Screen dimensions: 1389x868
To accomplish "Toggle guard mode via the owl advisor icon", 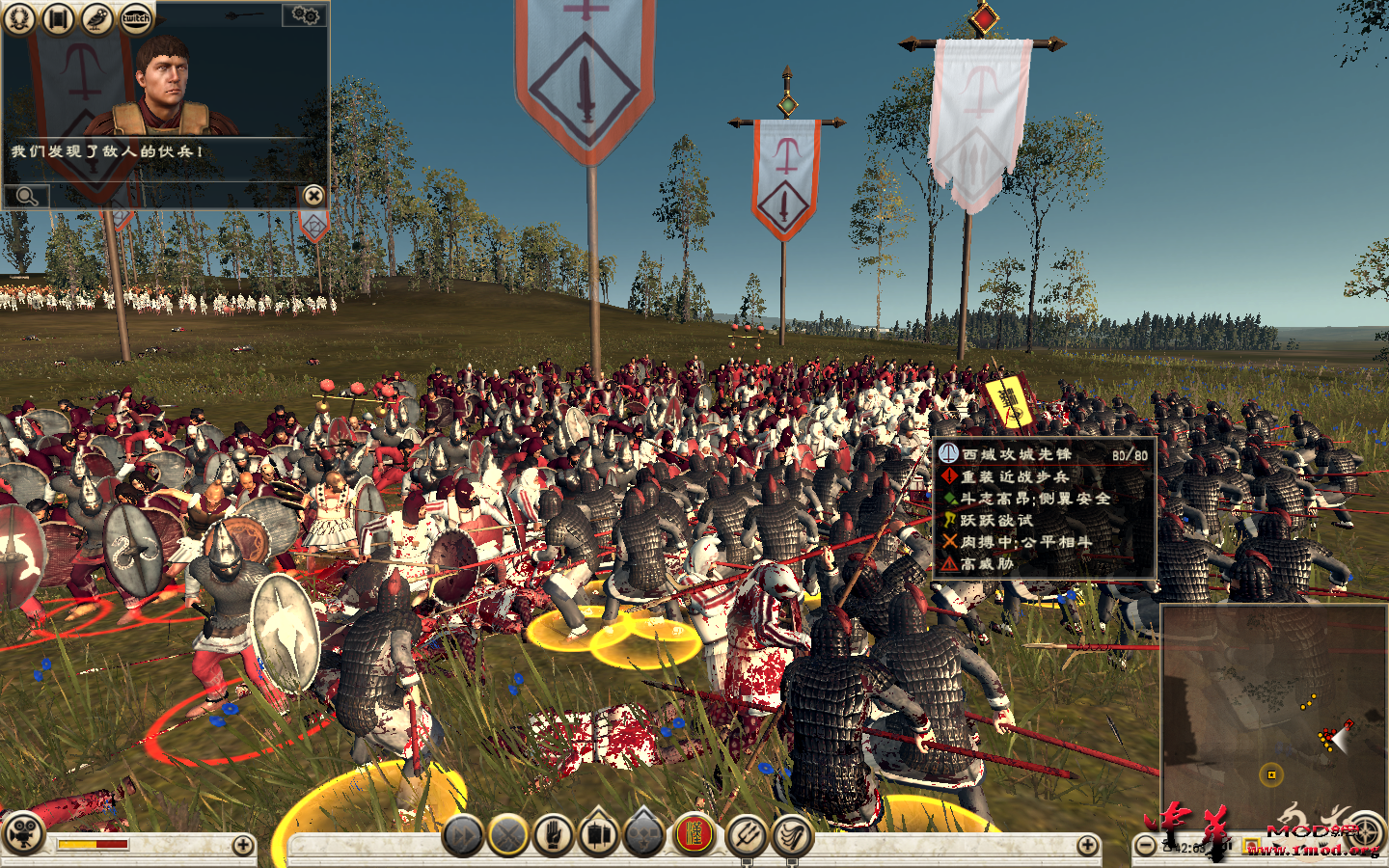I will point(95,16).
